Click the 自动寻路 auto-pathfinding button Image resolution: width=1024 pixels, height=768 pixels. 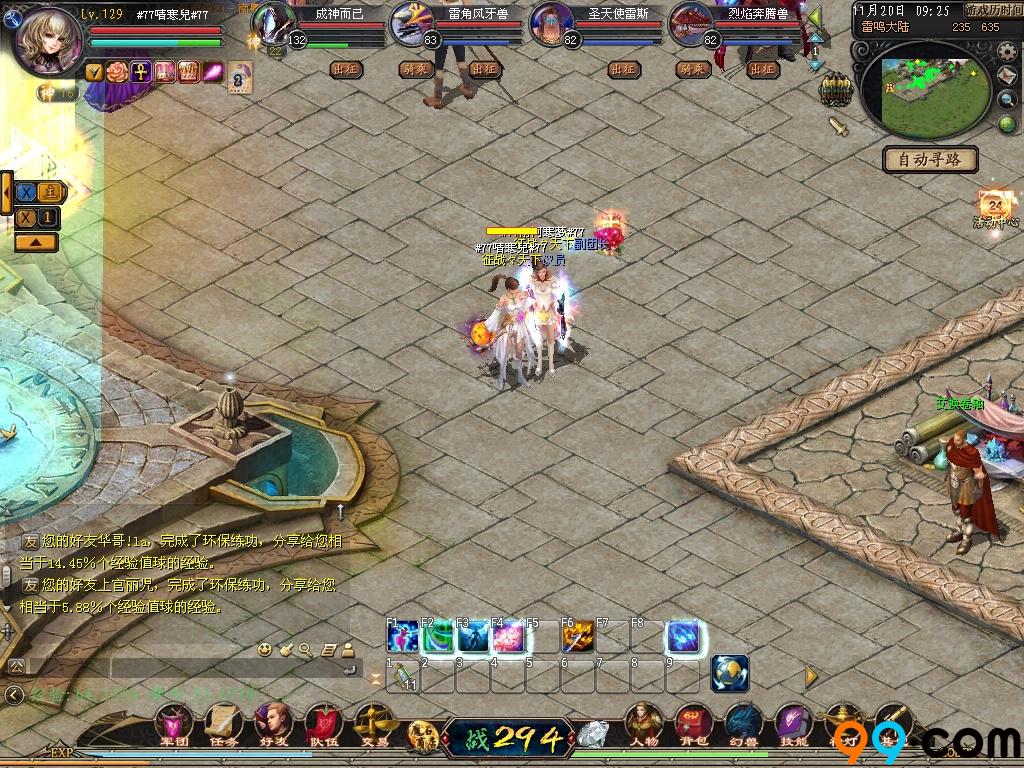coord(930,159)
